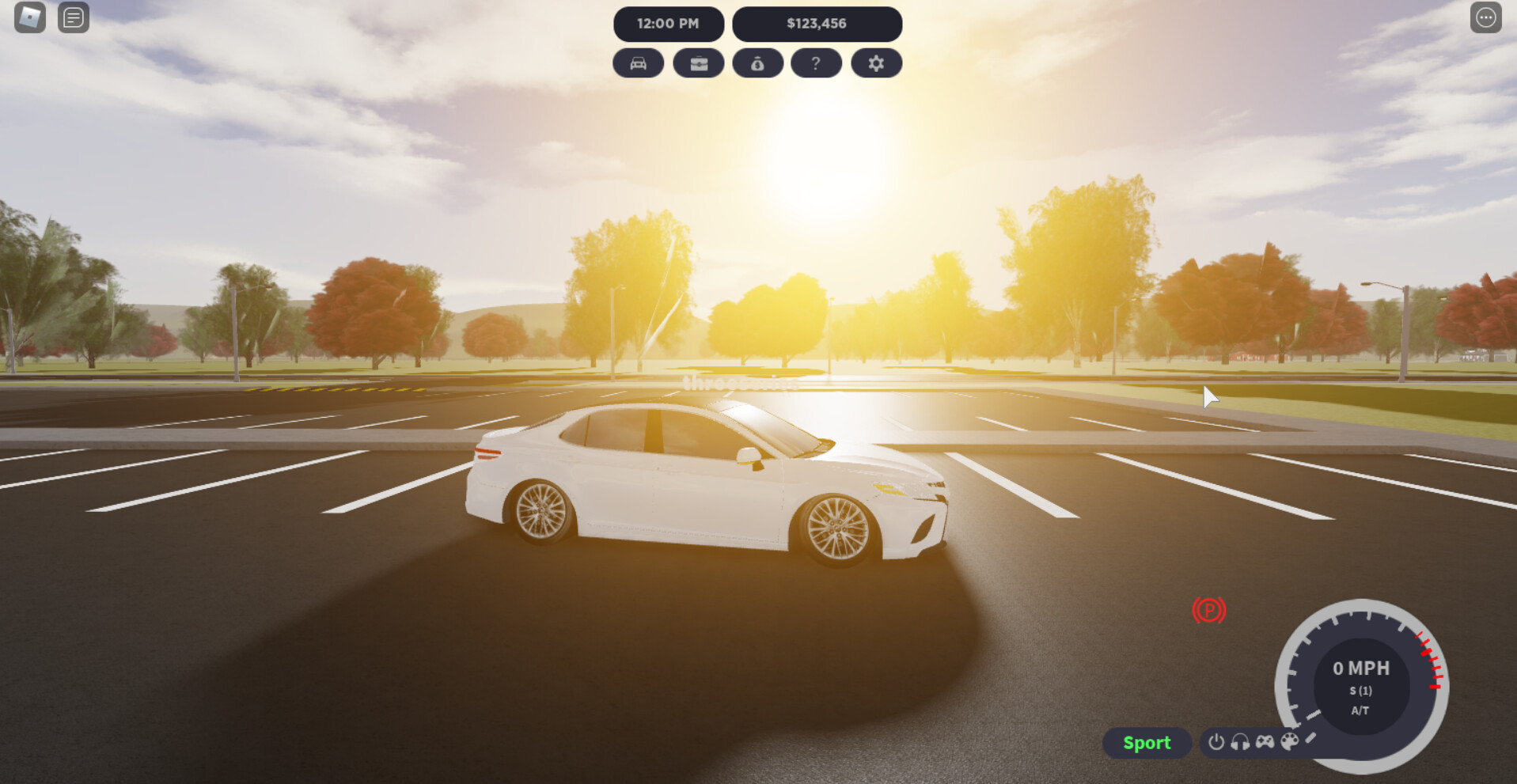Viewport: 1517px width, 784px height.
Task: Click the engine power icon
Action: (1216, 742)
